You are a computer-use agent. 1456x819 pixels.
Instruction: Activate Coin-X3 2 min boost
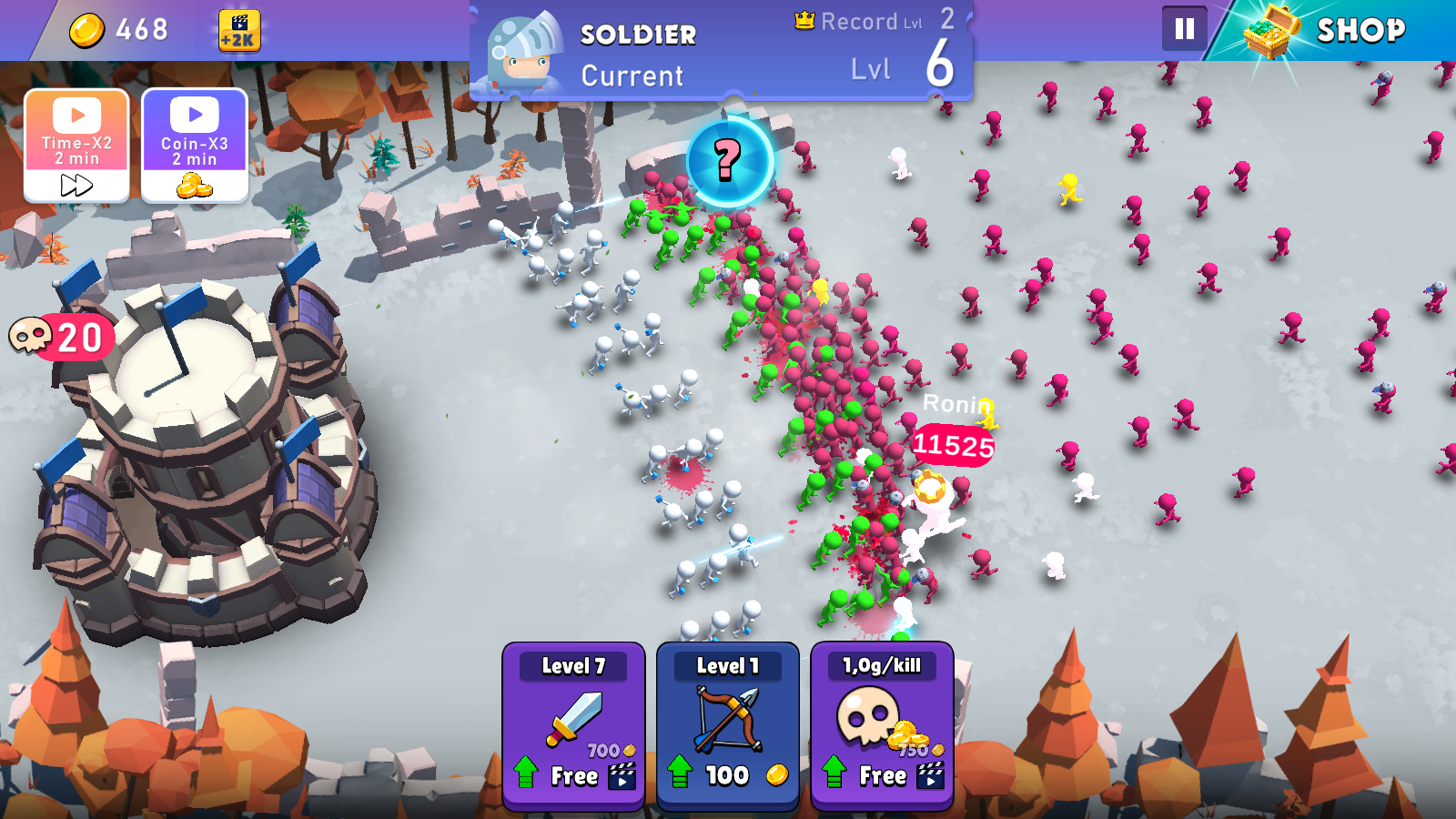pyautogui.click(x=193, y=146)
